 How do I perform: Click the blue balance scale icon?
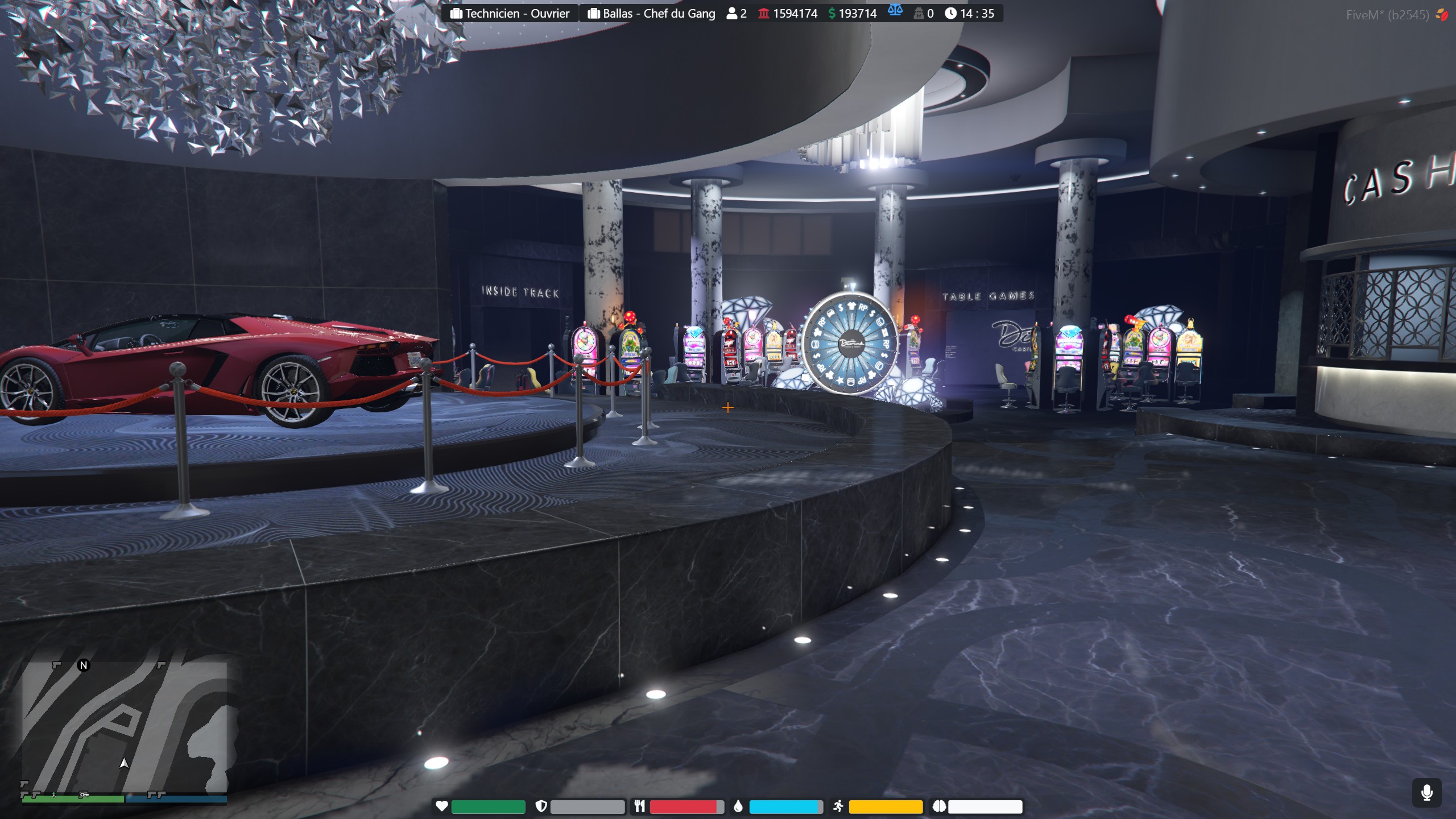(895, 11)
